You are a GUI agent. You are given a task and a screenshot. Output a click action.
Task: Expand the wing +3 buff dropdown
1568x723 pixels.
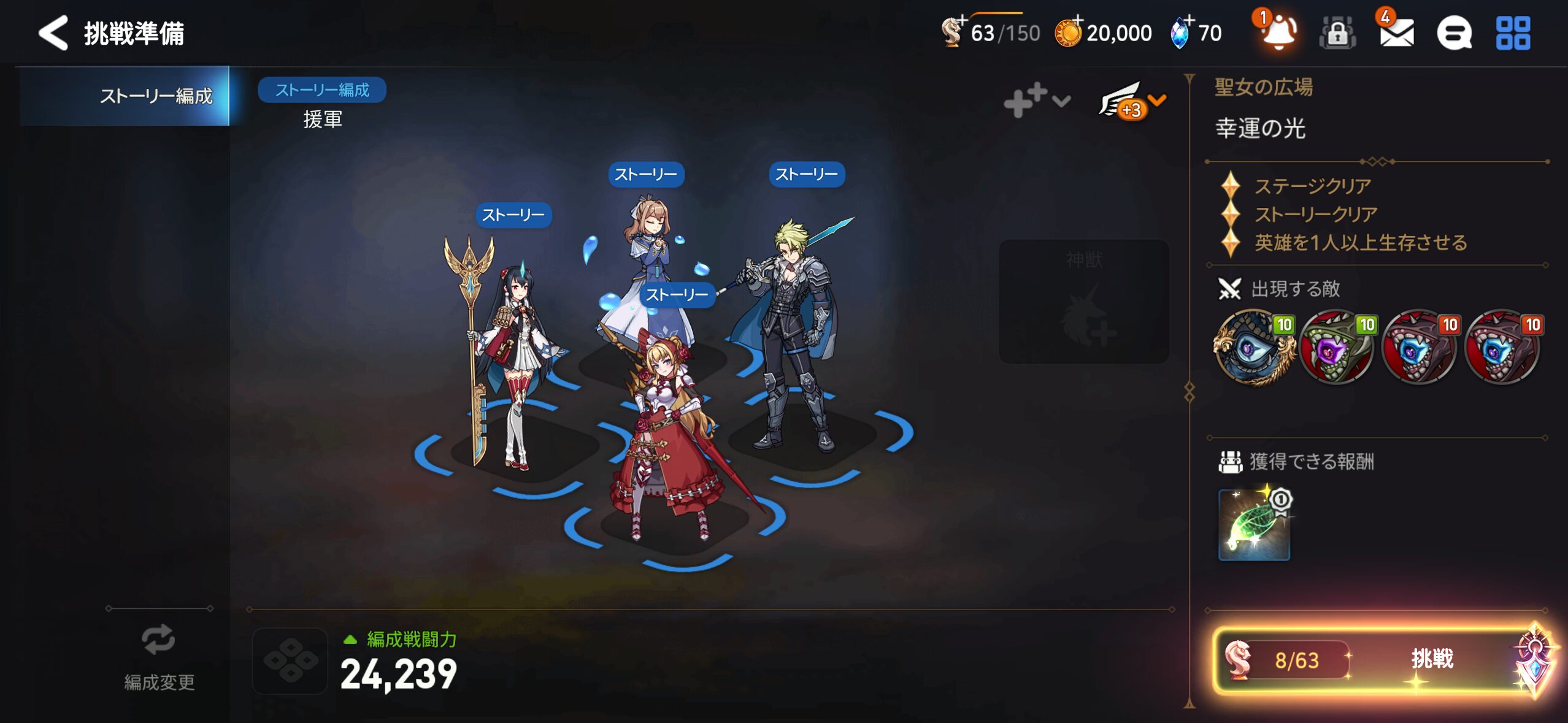[1131, 101]
